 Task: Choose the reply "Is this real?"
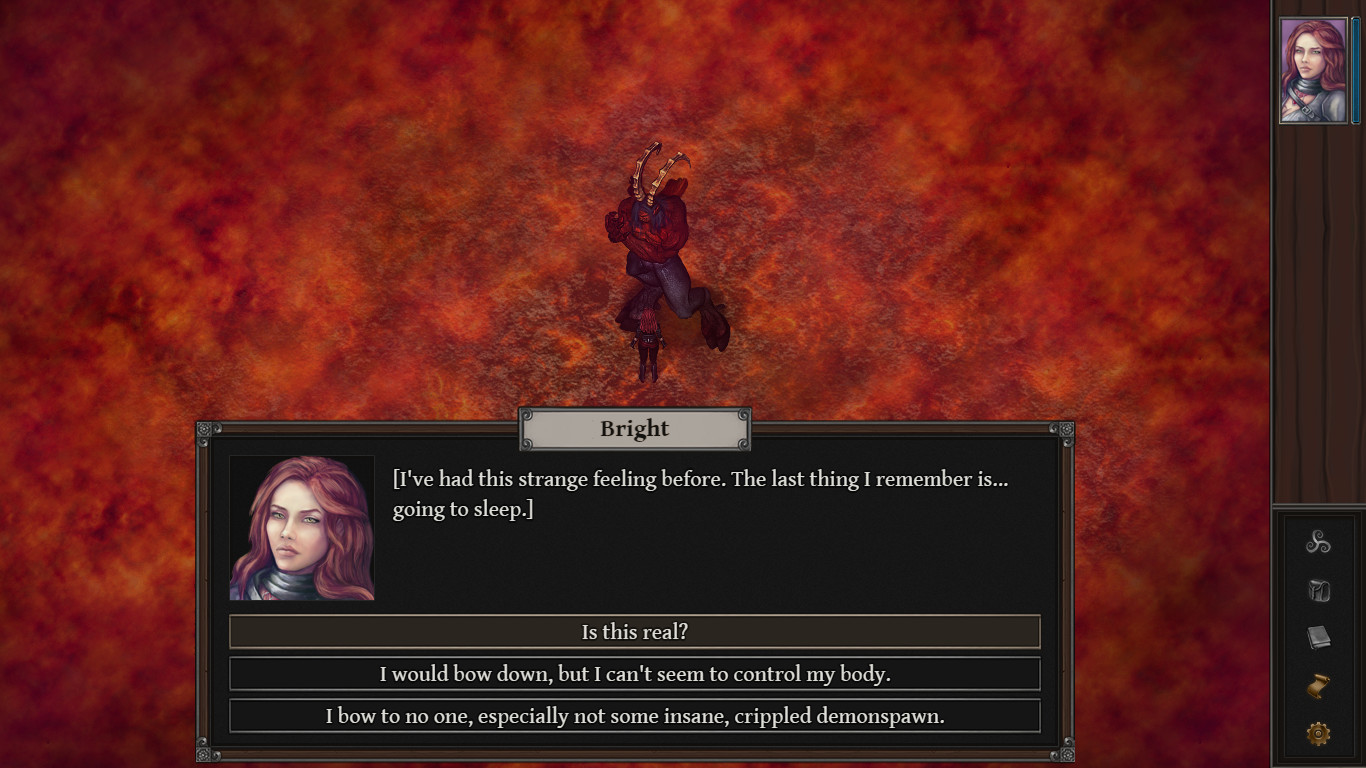pos(634,632)
